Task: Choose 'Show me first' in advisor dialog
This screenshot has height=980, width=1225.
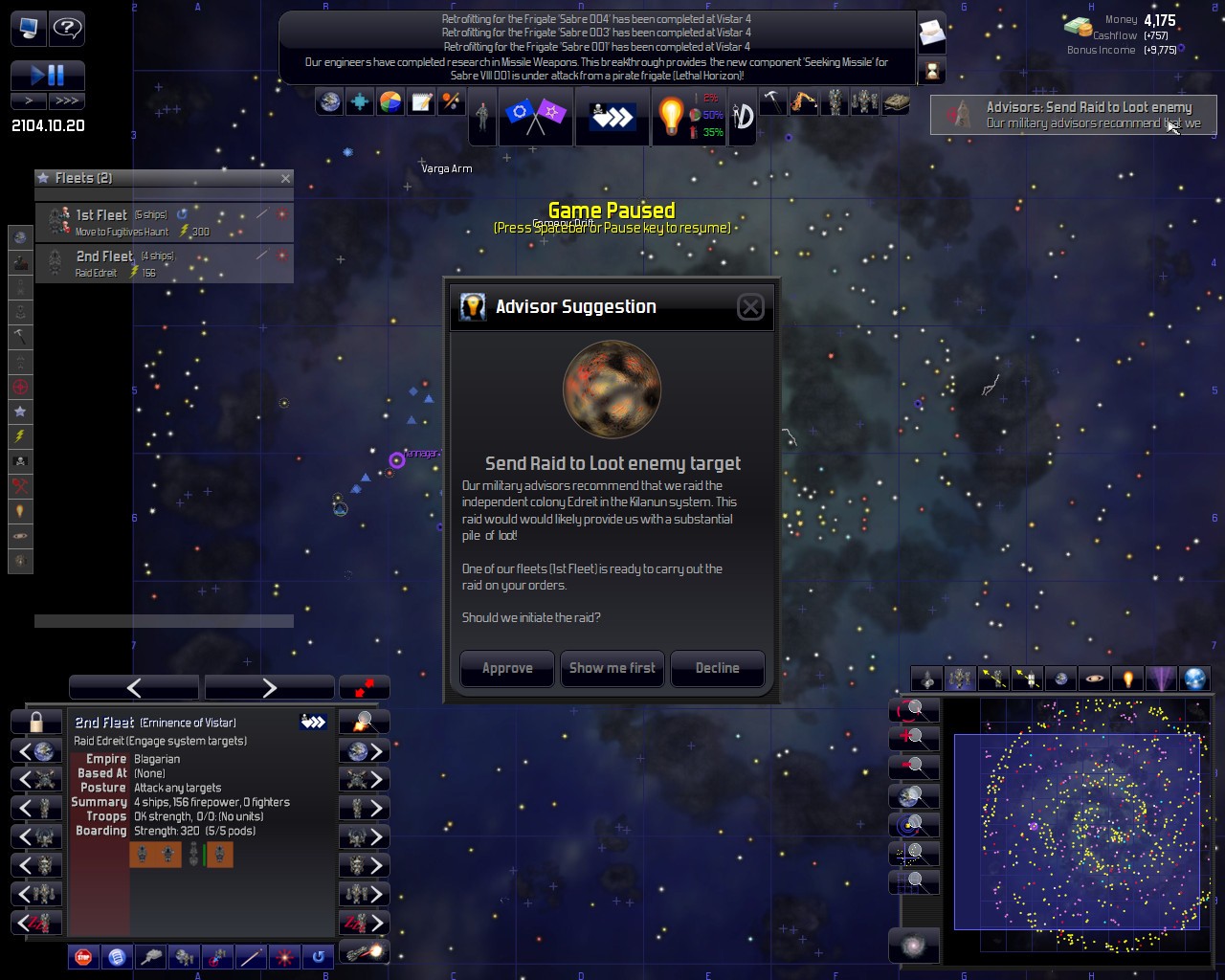Action: coord(612,668)
